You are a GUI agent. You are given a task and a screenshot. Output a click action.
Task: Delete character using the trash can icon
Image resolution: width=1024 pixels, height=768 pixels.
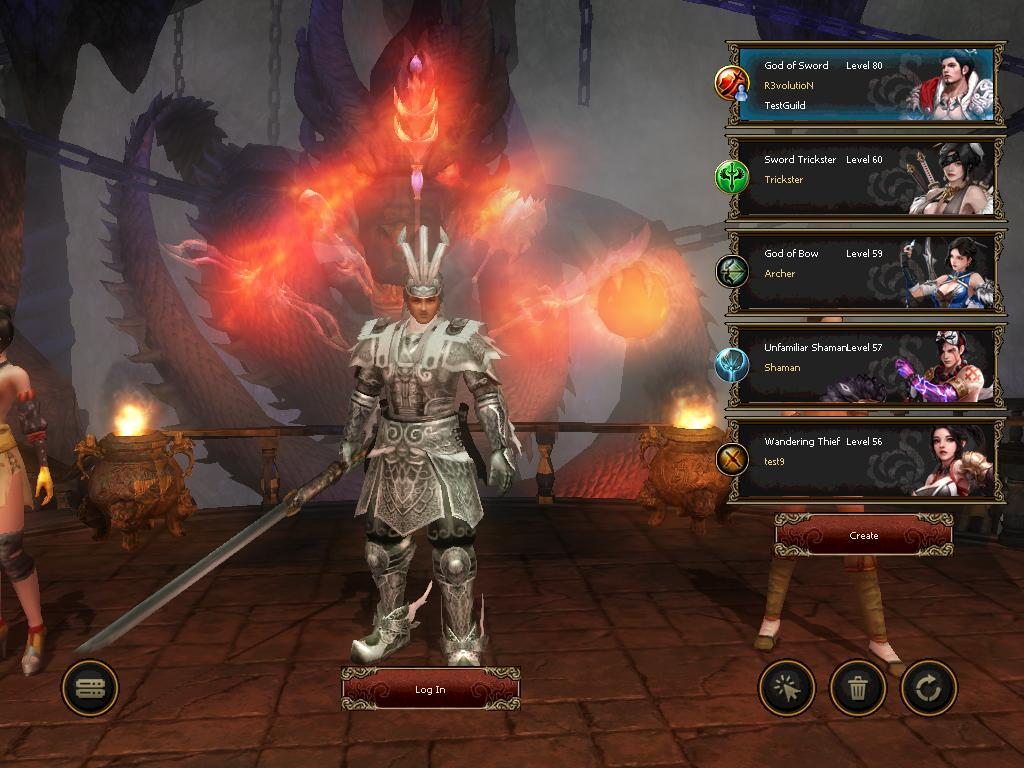pyautogui.click(x=858, y=688)
